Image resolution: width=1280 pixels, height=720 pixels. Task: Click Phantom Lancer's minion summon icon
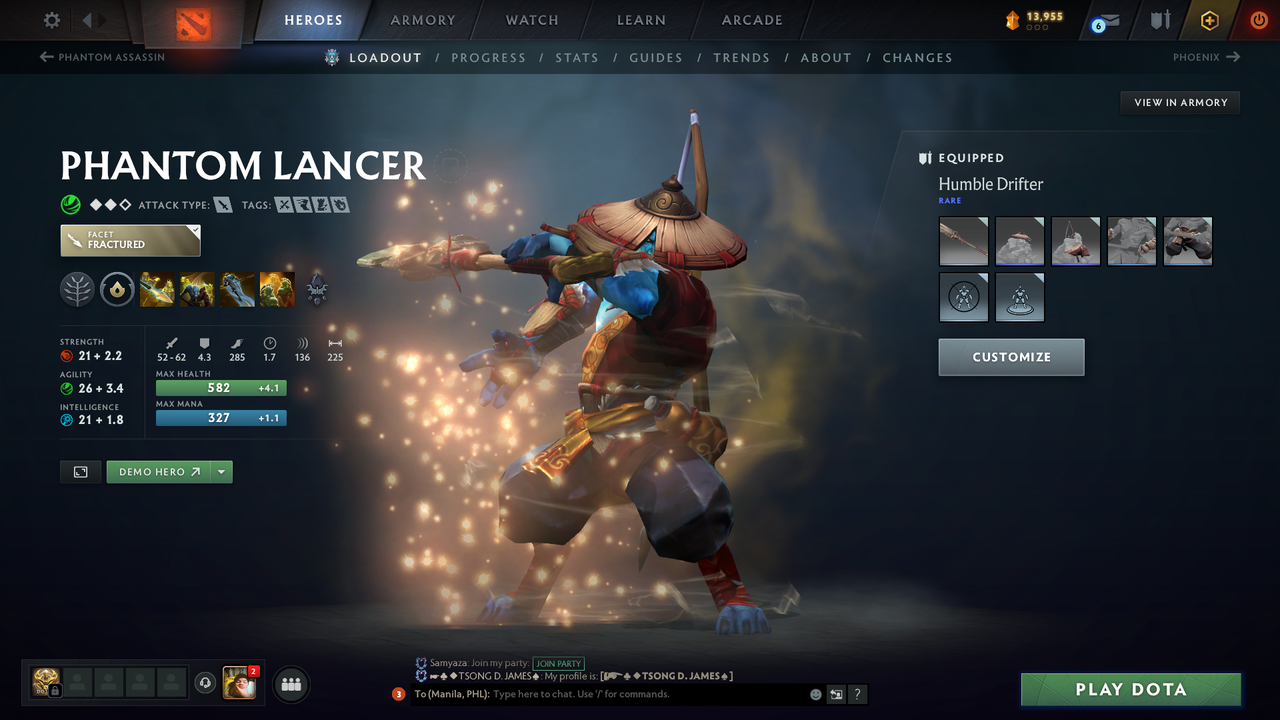click(317, 290)
